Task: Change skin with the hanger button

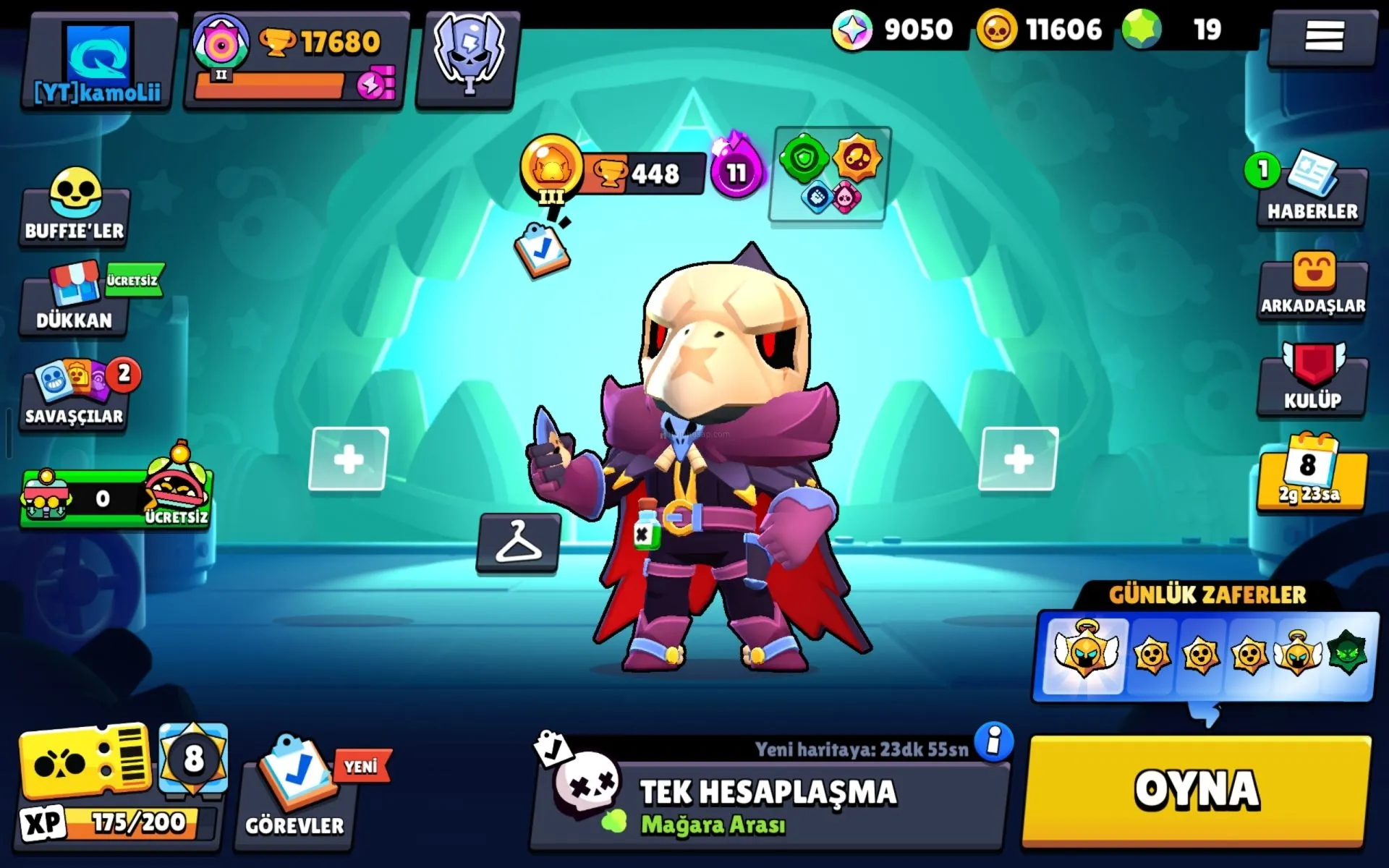Action: (x=518, y=542)
